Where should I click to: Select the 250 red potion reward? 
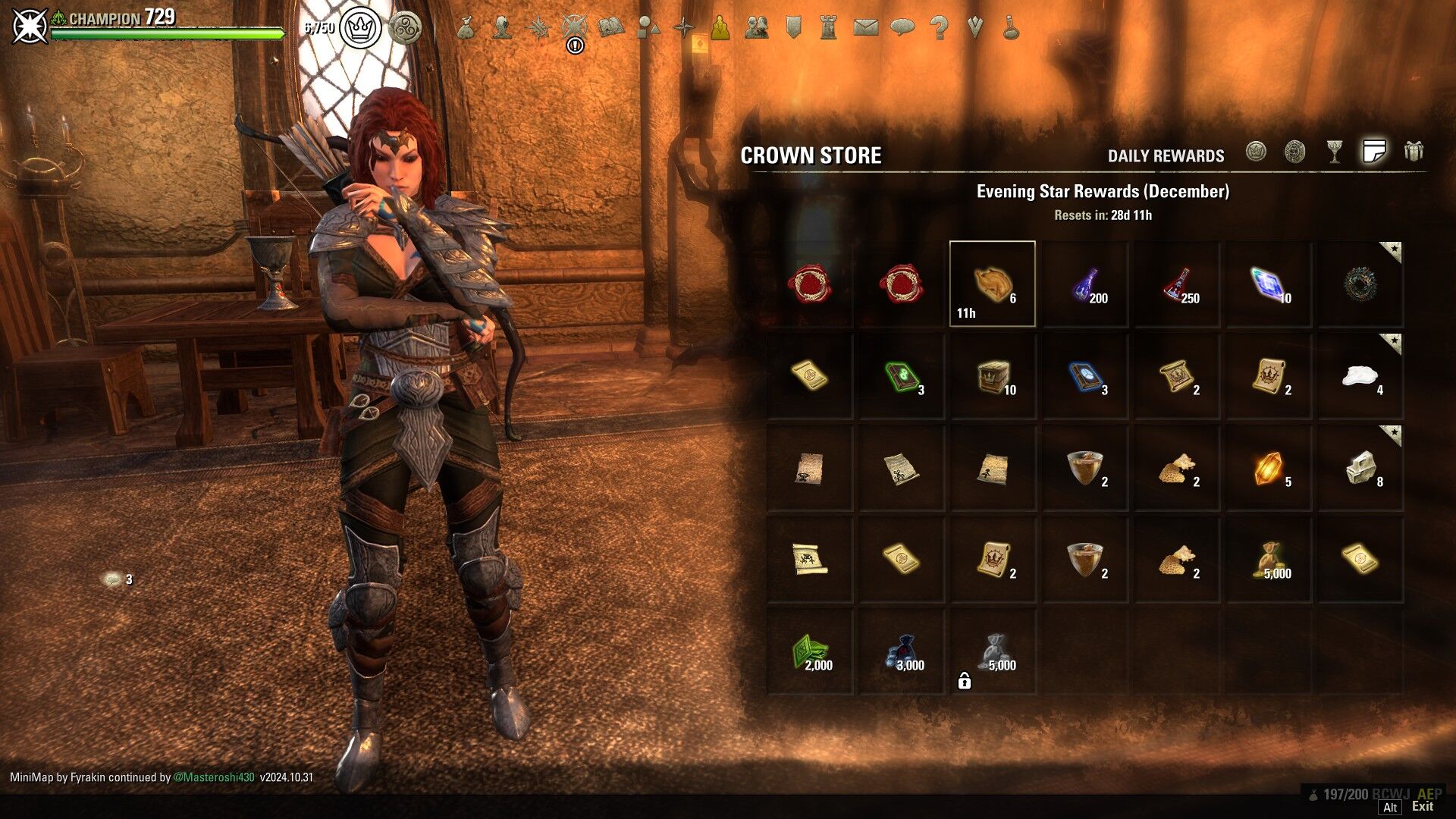1176,284
